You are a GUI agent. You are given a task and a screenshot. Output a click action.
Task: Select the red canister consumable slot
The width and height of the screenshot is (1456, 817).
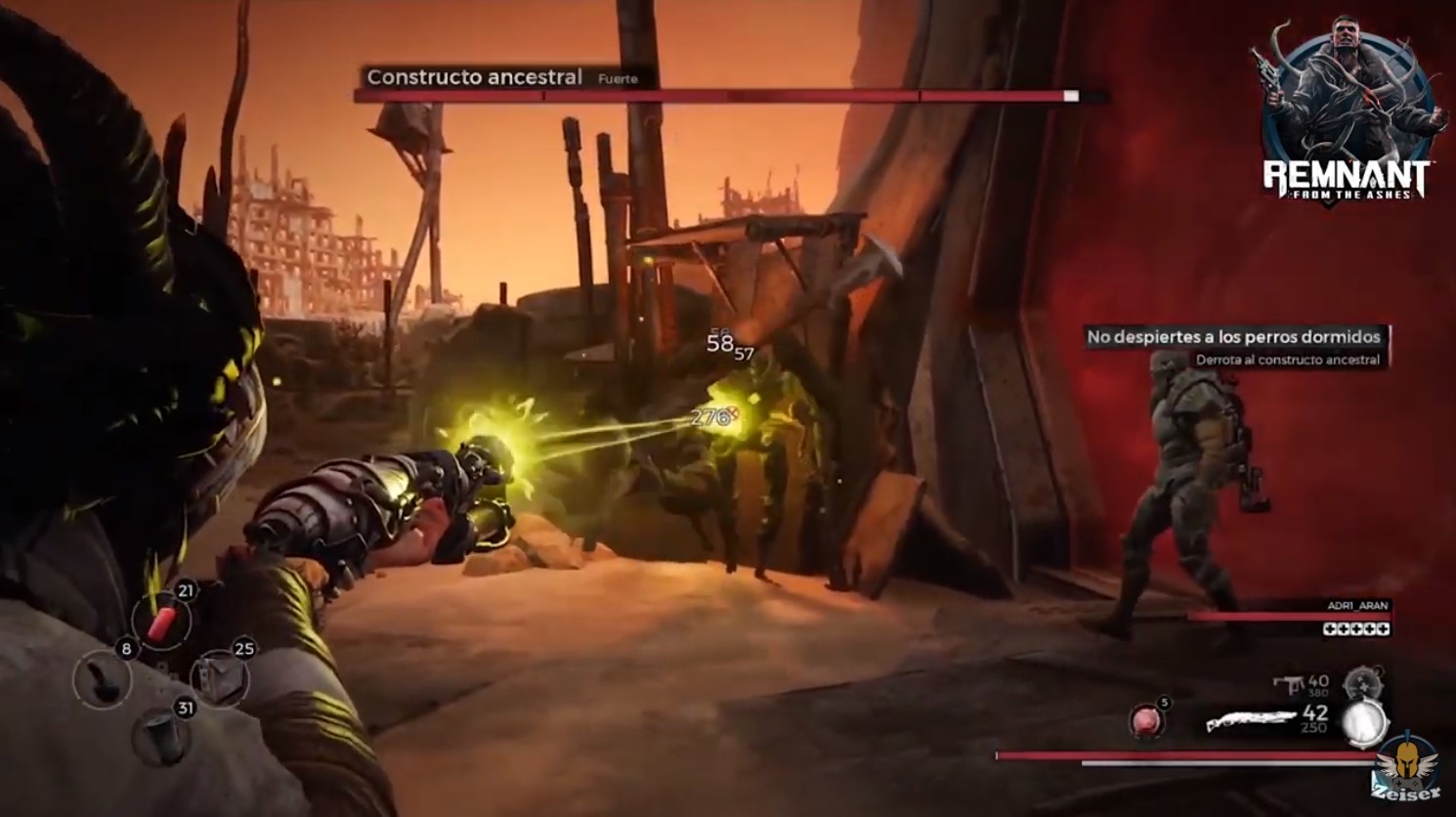pyautogui.click(x=162, y=621)
